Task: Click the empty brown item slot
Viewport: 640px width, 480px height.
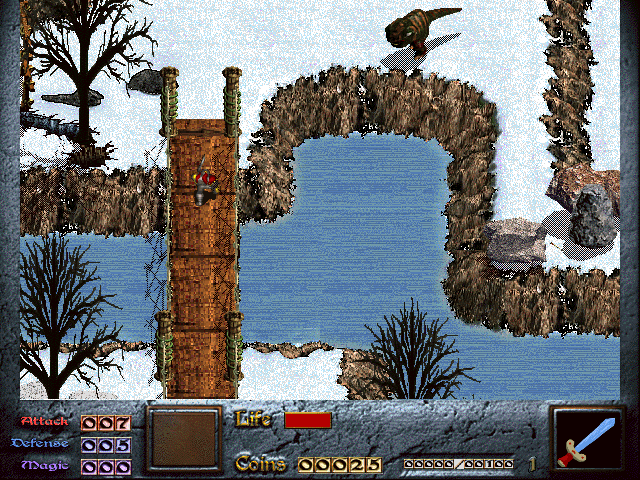Action: click(x=182, y=438)
